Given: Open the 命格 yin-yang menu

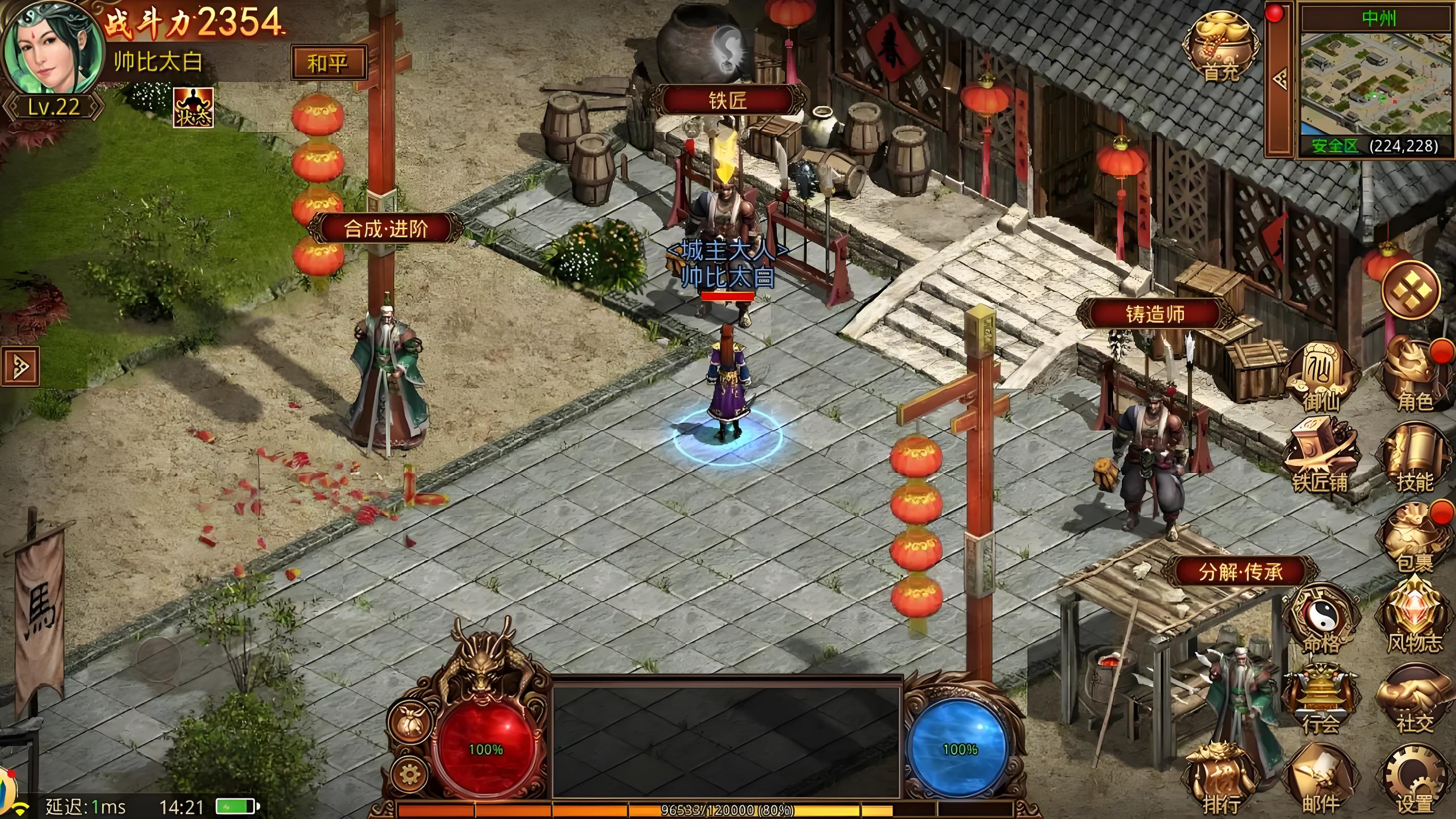Looking at the screenshot, I should pos(1321,618).
